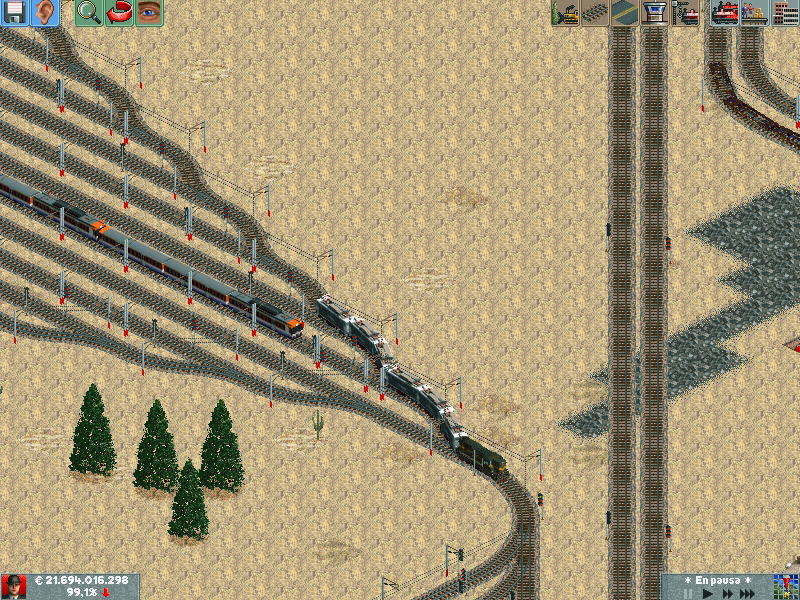This screenshot has height=600, width=800.
Task: Open the towns and industries buildings list
Action: point(785,13)
